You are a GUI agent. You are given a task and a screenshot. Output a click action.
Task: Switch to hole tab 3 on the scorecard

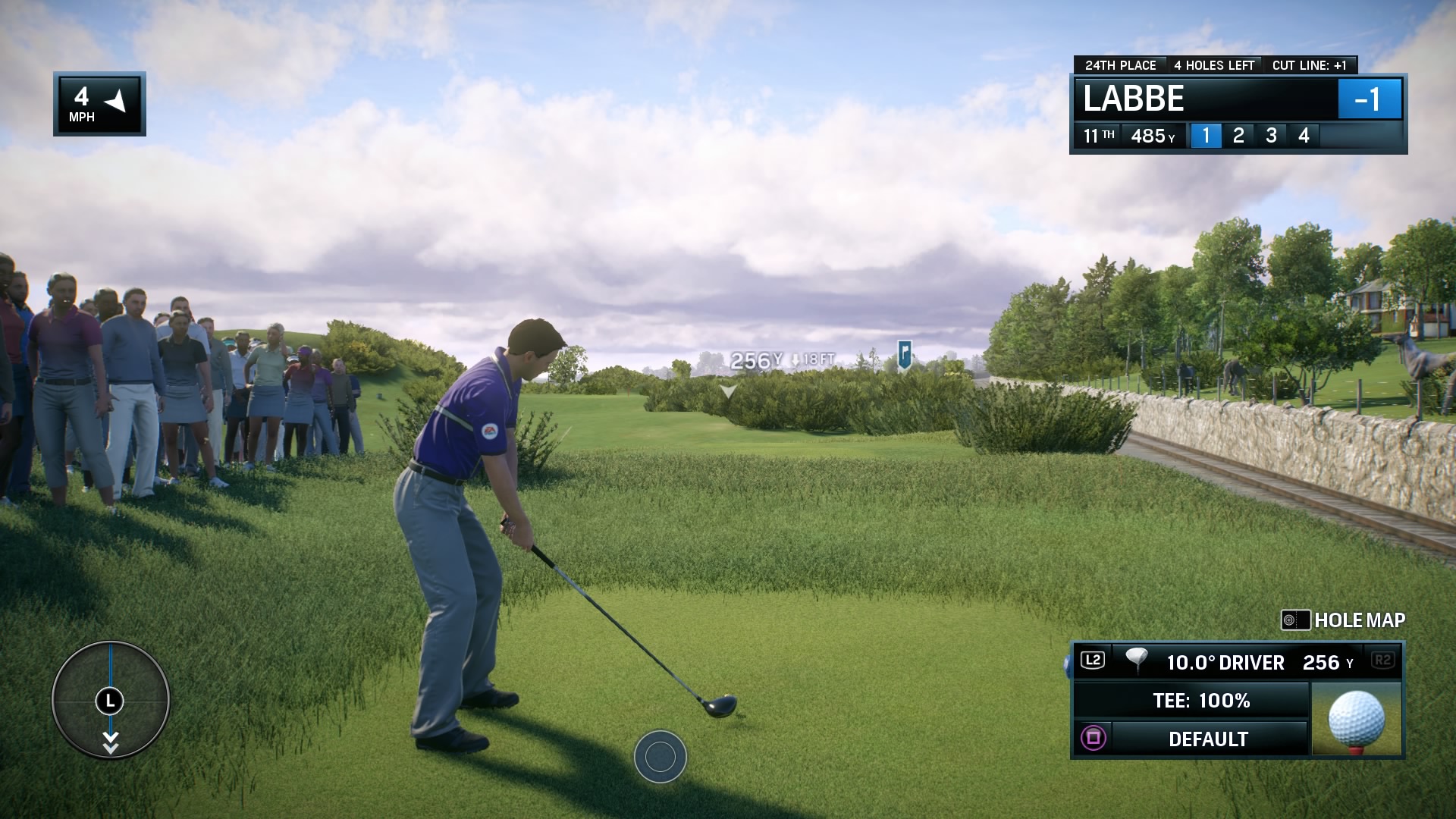pos(1271,136)
